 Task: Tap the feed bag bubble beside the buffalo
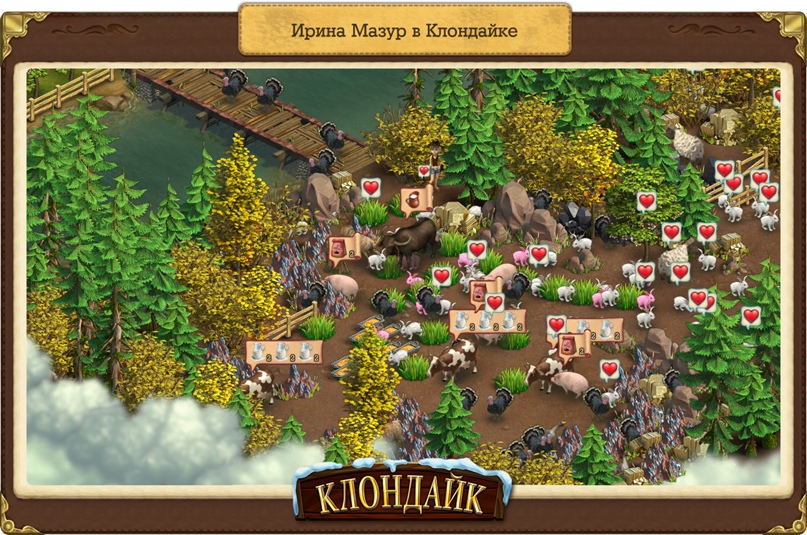click(343, 248)
